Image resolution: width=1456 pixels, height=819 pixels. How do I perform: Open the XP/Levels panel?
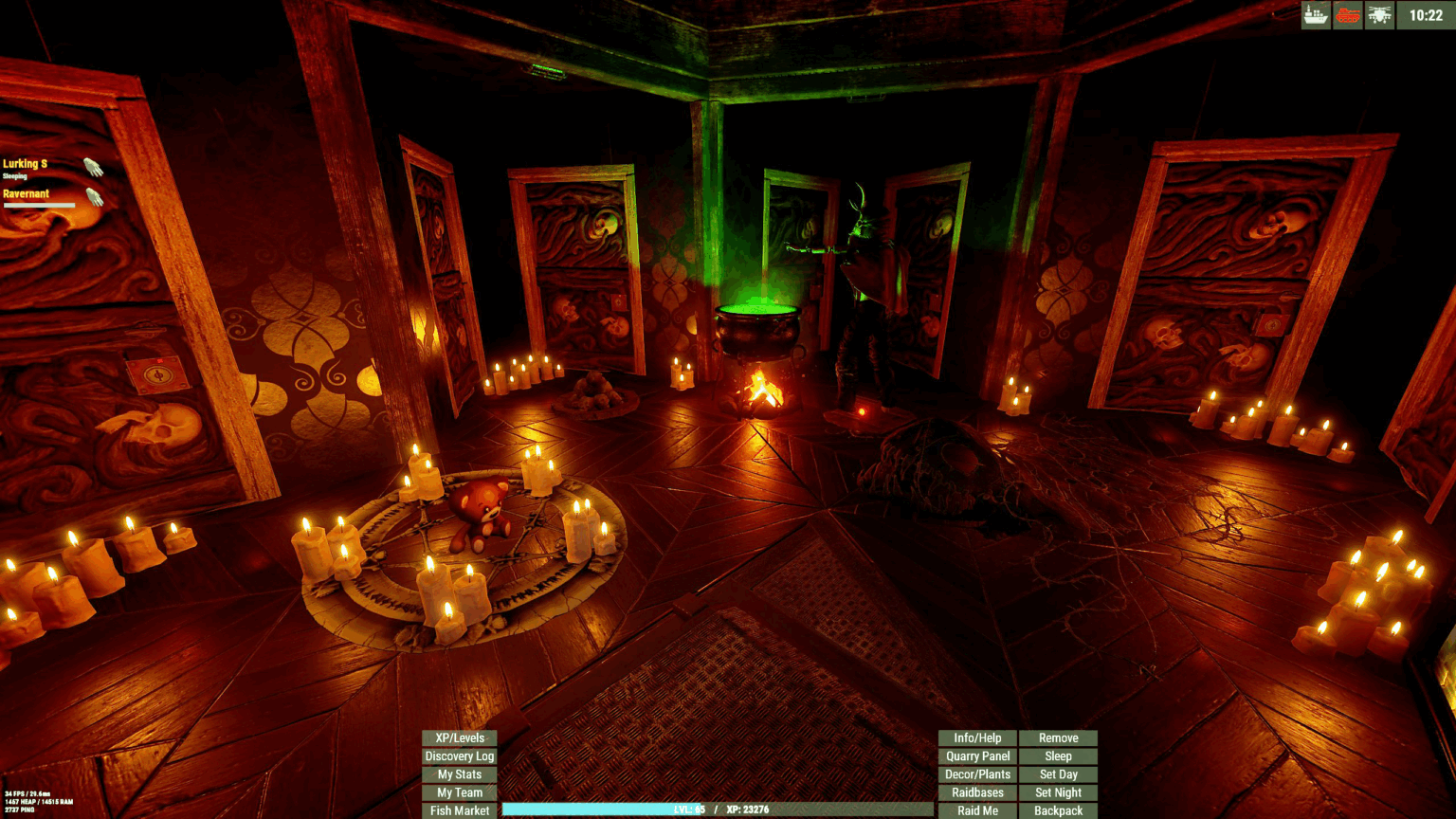click(459, 738)
